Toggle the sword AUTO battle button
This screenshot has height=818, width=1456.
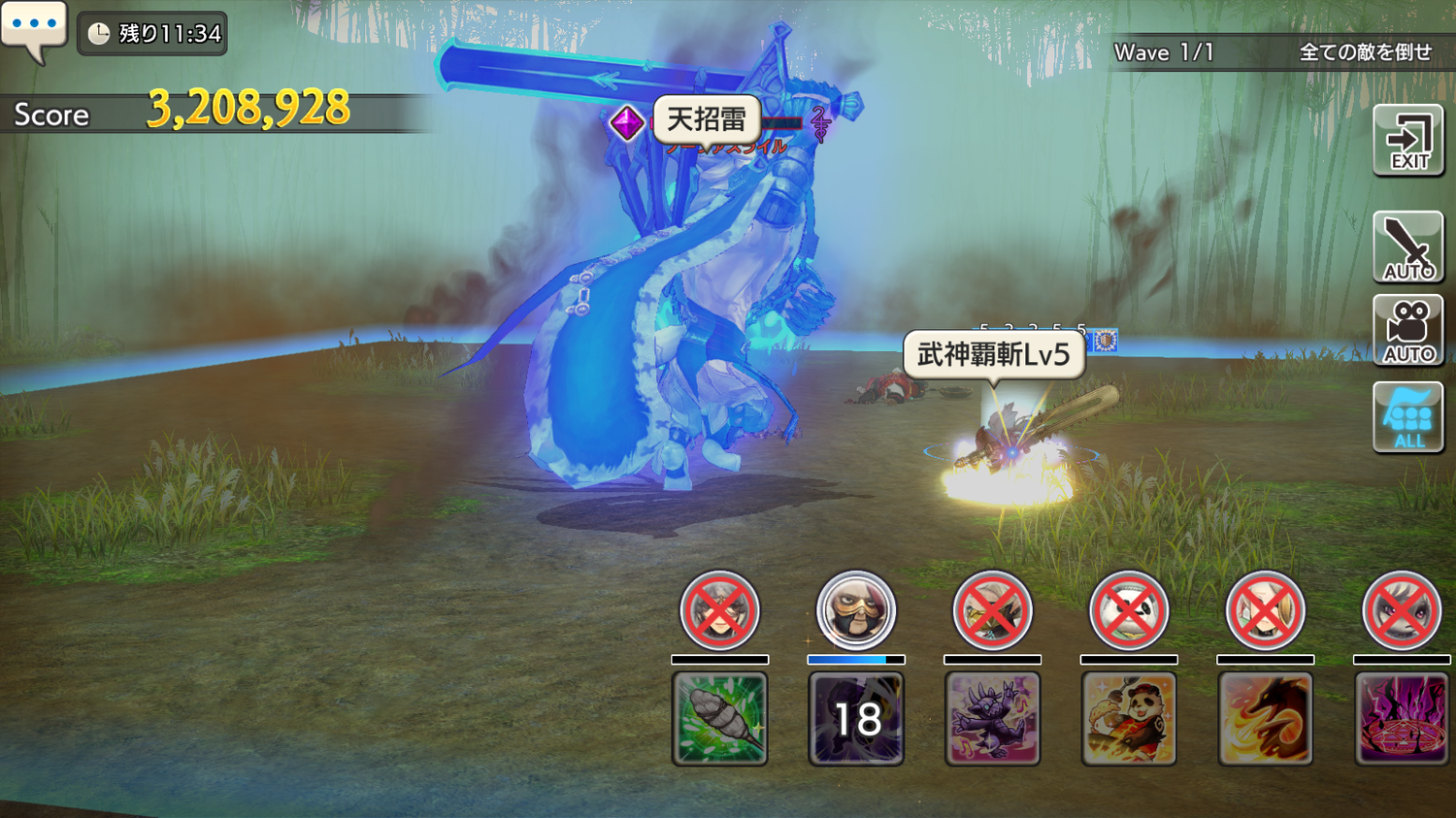[1408, 247]
